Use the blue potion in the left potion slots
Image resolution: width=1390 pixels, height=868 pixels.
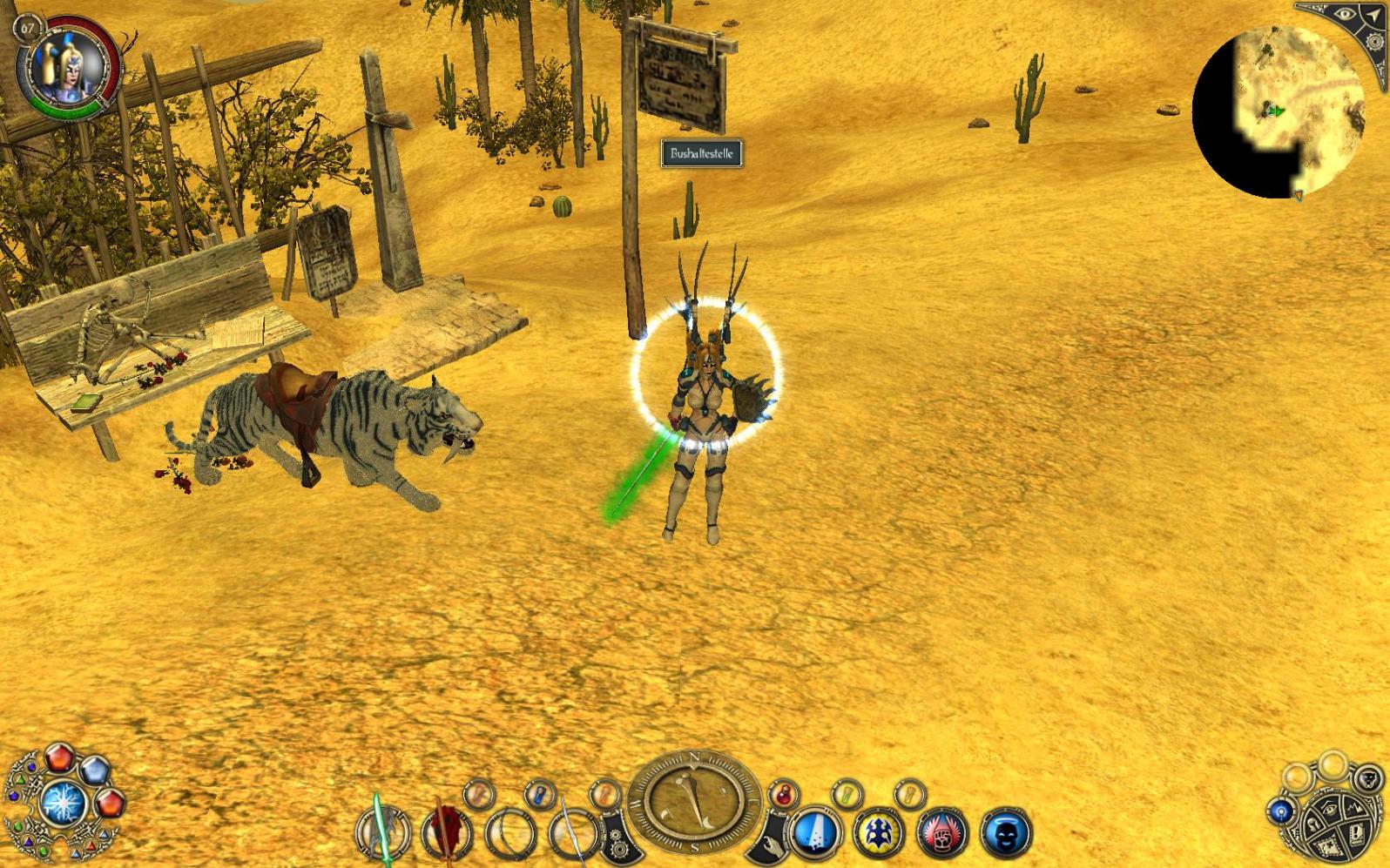pos(540,793)
